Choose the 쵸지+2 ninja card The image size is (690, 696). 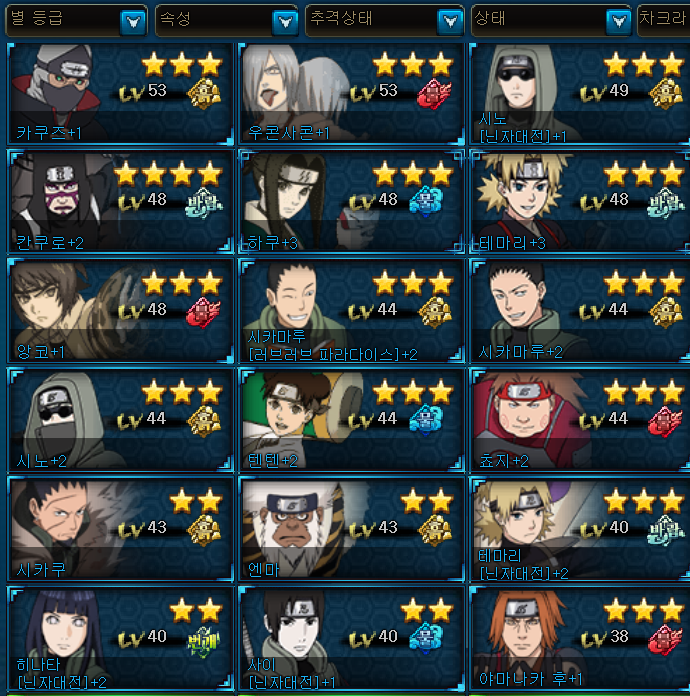tap(580, 421)
